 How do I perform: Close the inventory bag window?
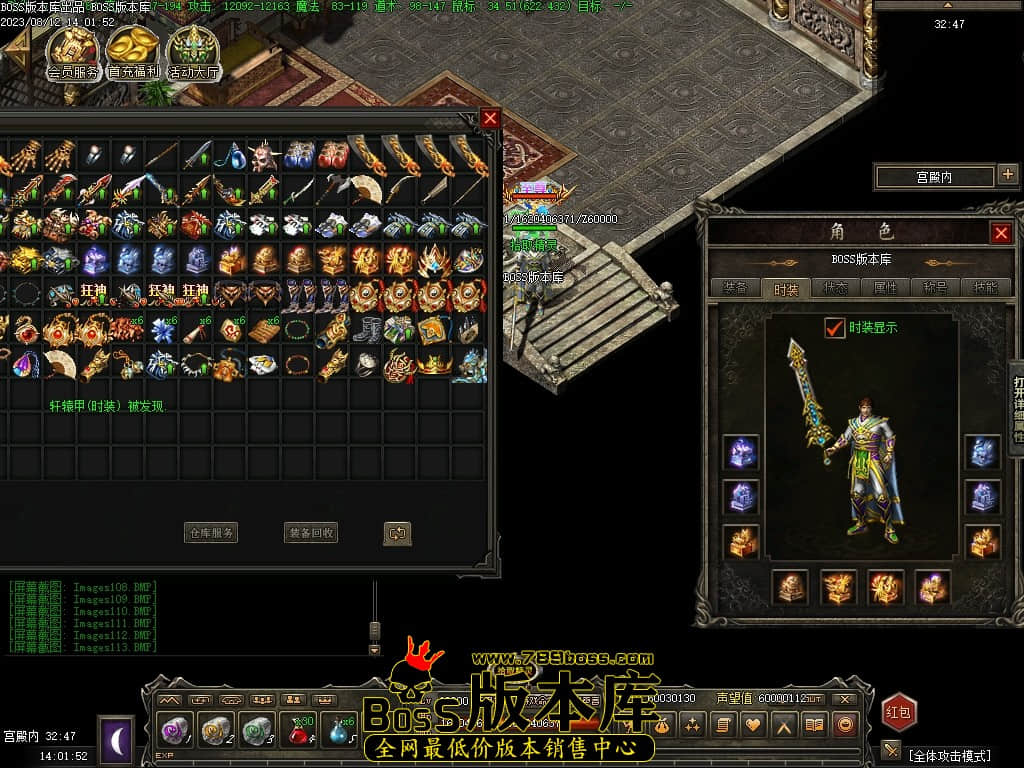point(490,118)
